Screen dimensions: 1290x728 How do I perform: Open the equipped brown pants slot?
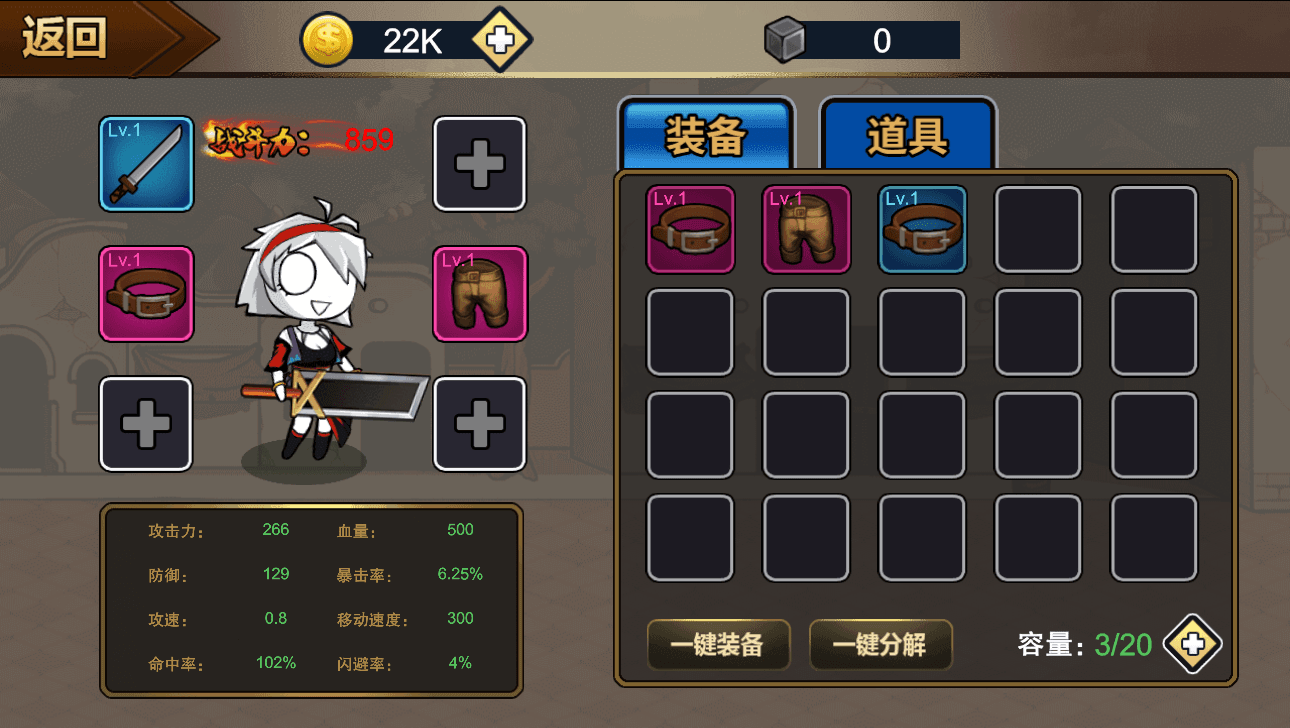click(x=479, y=293)
